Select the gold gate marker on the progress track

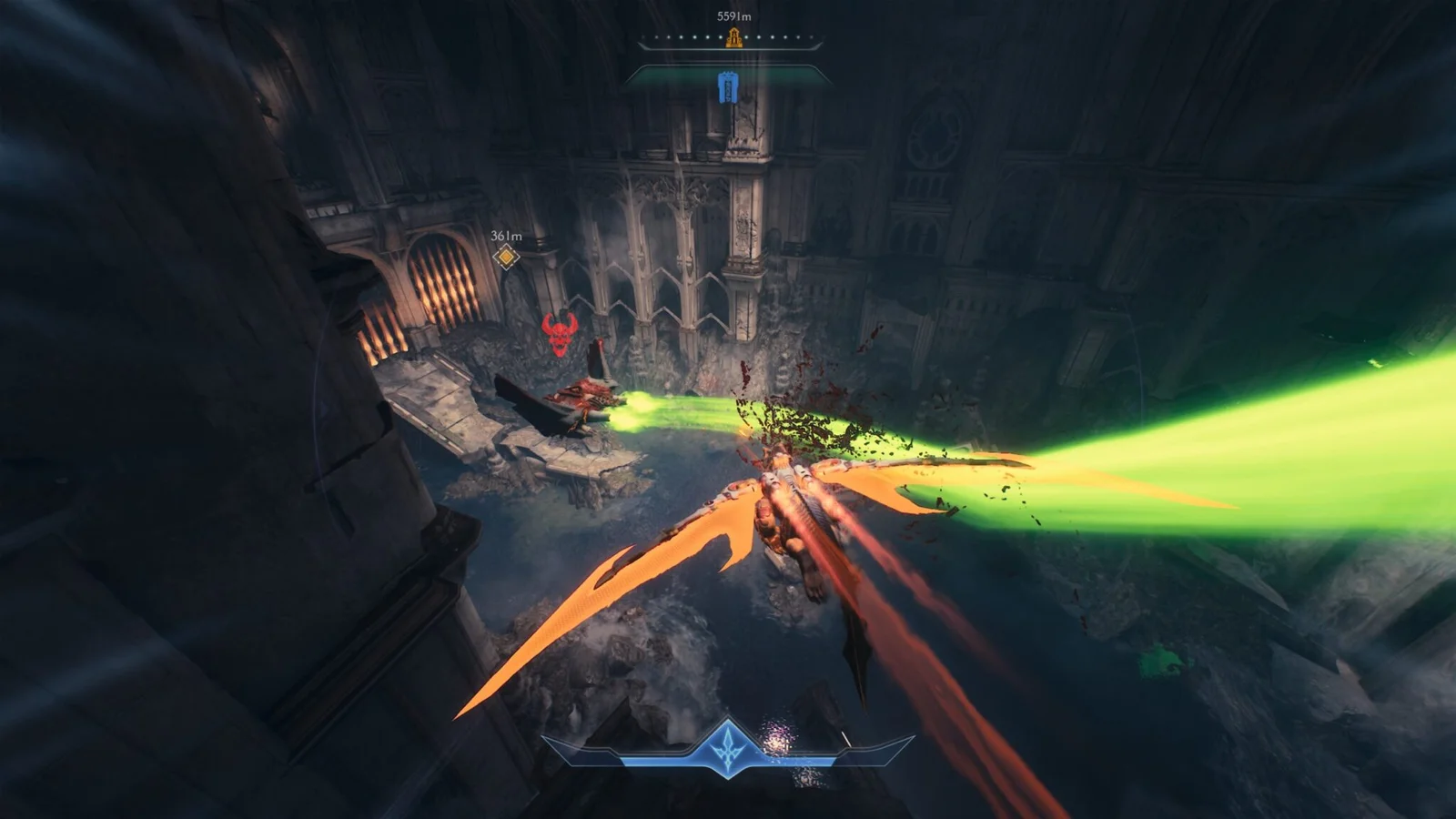click(x=733, y=38)
